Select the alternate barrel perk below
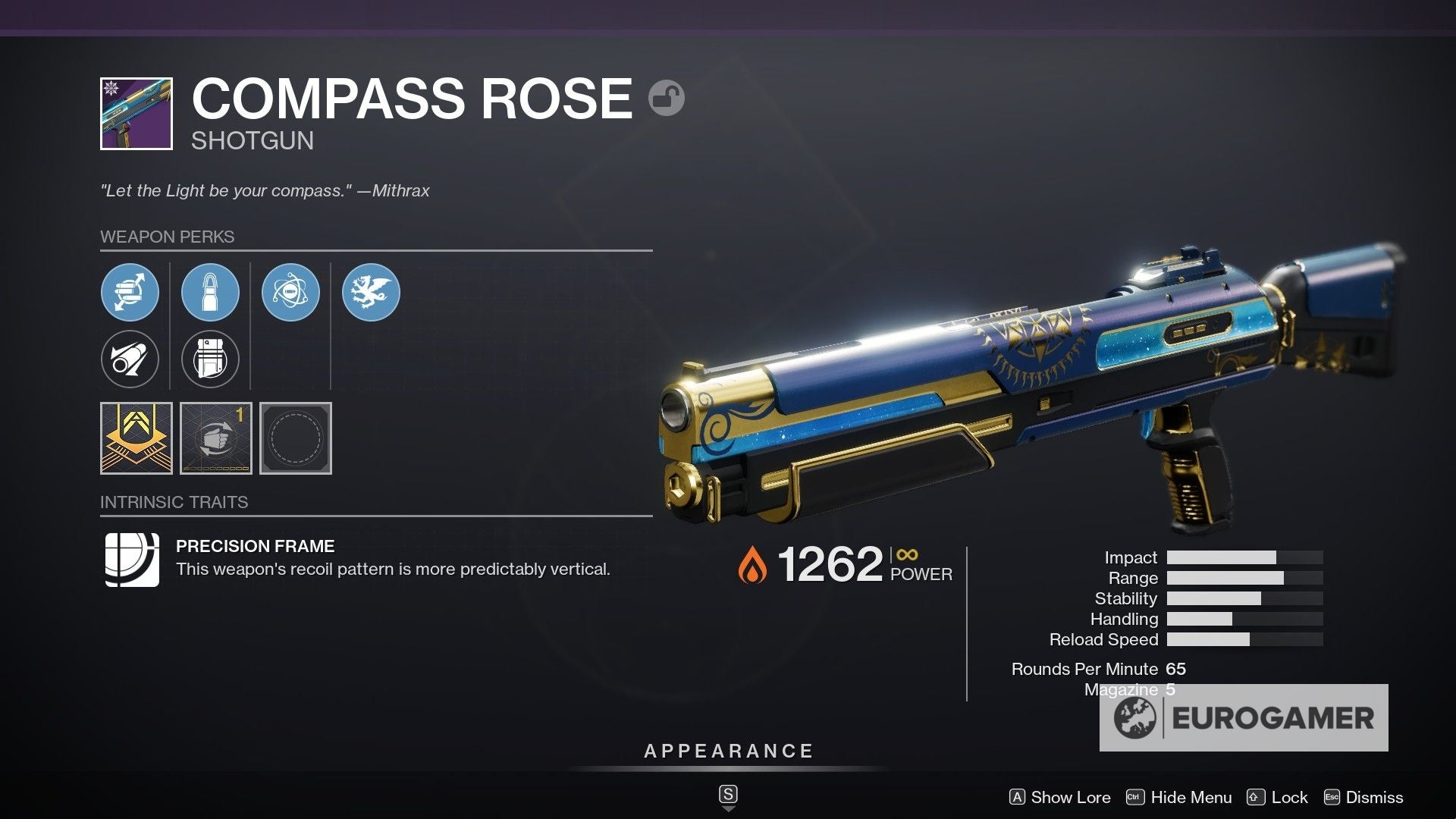1456x819 pixels. [x=130, y=359]
